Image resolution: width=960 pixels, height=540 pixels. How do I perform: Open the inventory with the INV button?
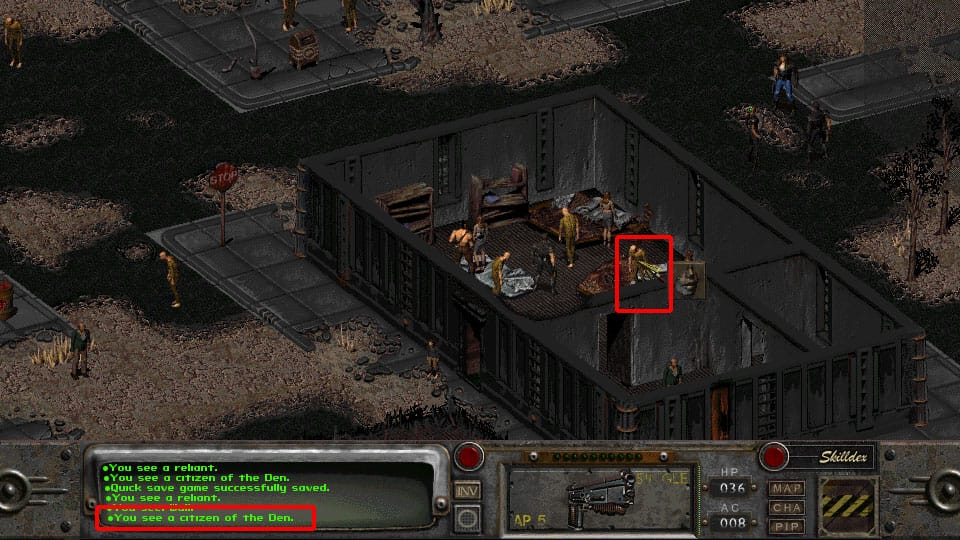coord(467,491)
